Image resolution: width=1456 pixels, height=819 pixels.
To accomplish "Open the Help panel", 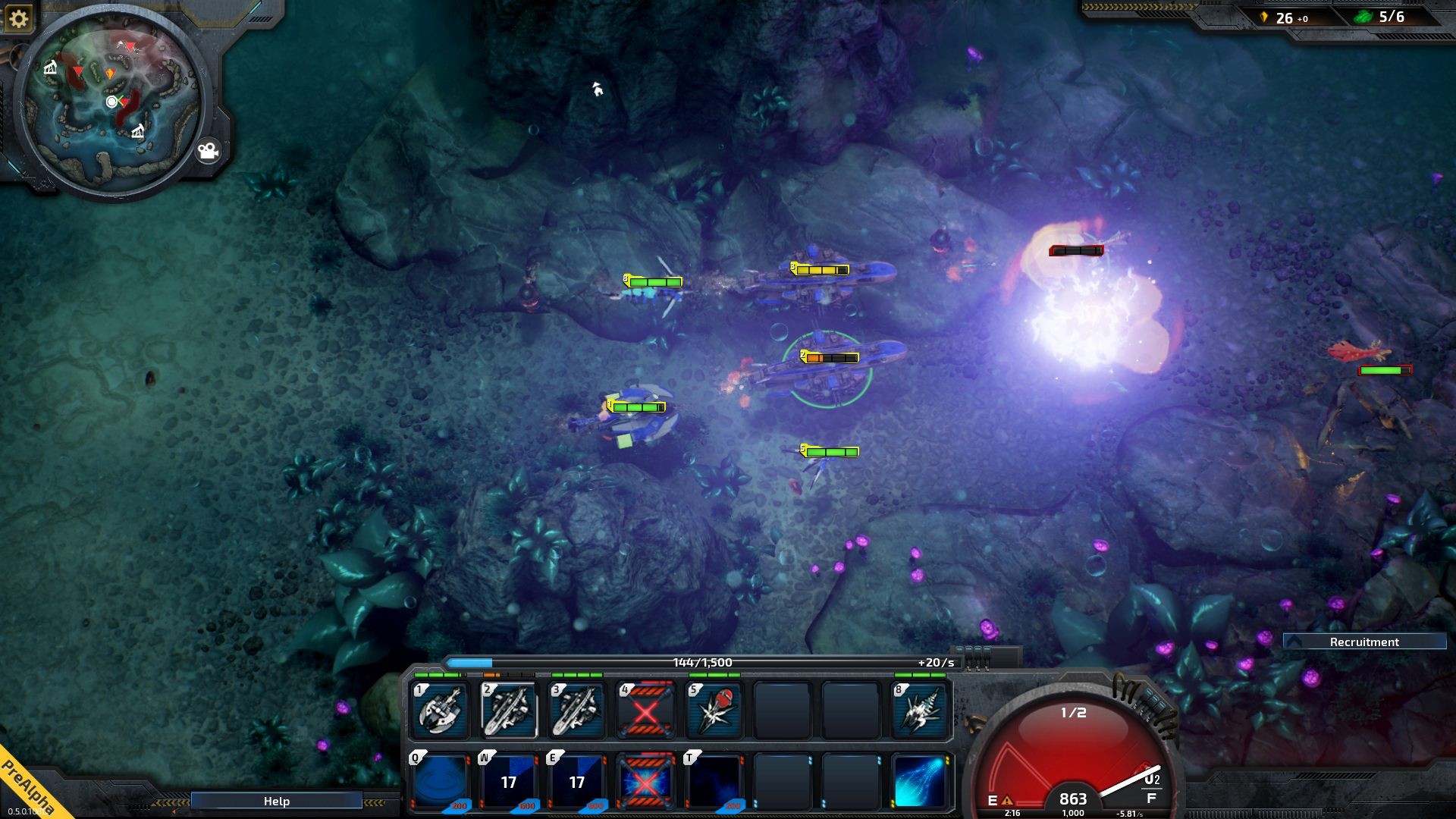I will click(276, 801).
